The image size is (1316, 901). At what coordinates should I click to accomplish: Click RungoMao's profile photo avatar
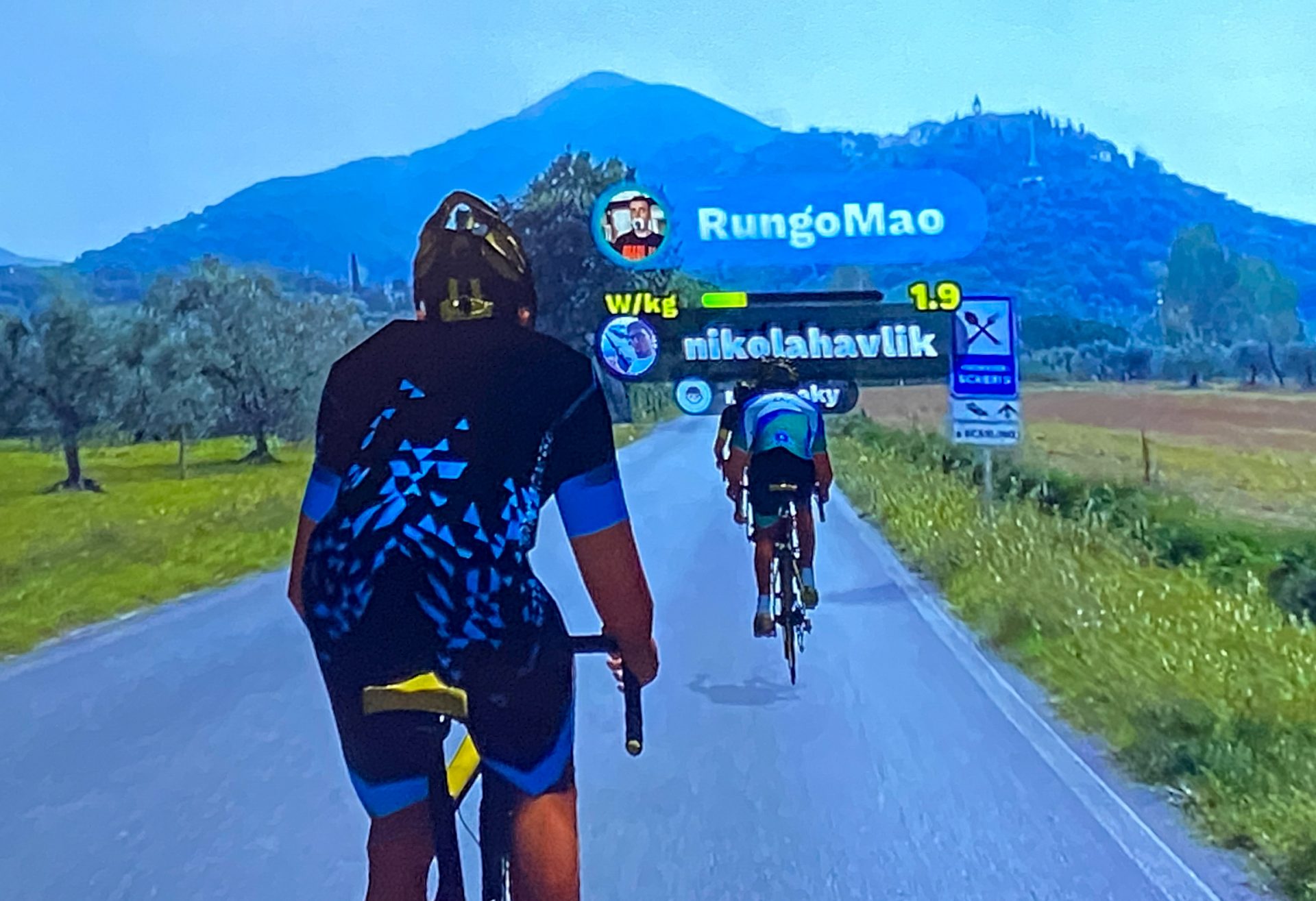(x=632, y=223)
